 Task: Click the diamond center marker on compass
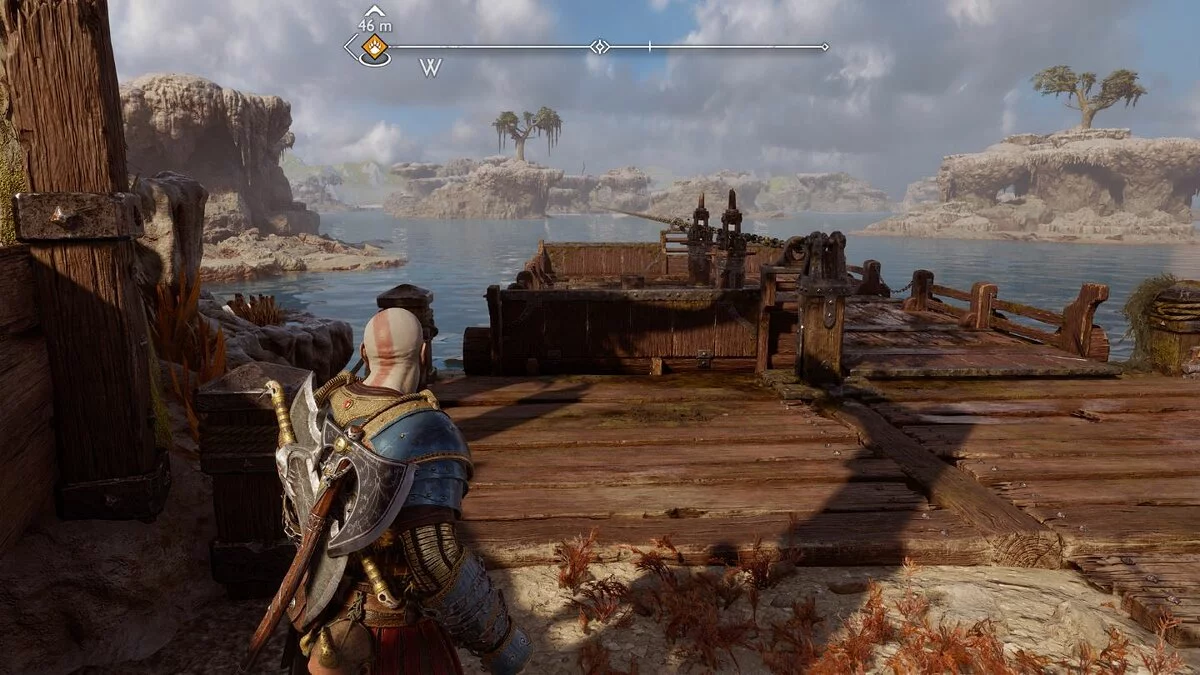click(599, 46)
